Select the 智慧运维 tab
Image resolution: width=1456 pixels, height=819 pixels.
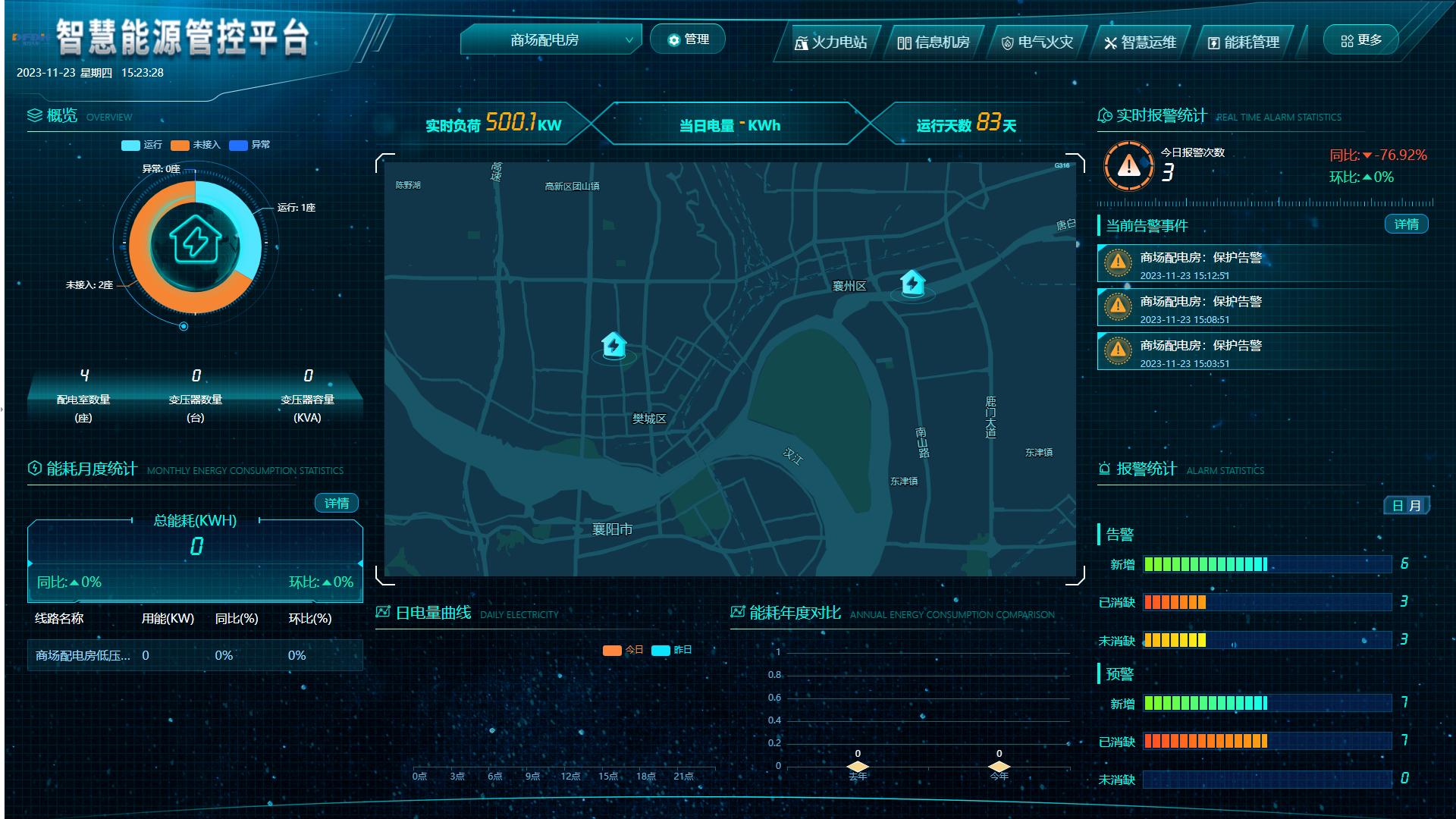tap(1140, 42)
